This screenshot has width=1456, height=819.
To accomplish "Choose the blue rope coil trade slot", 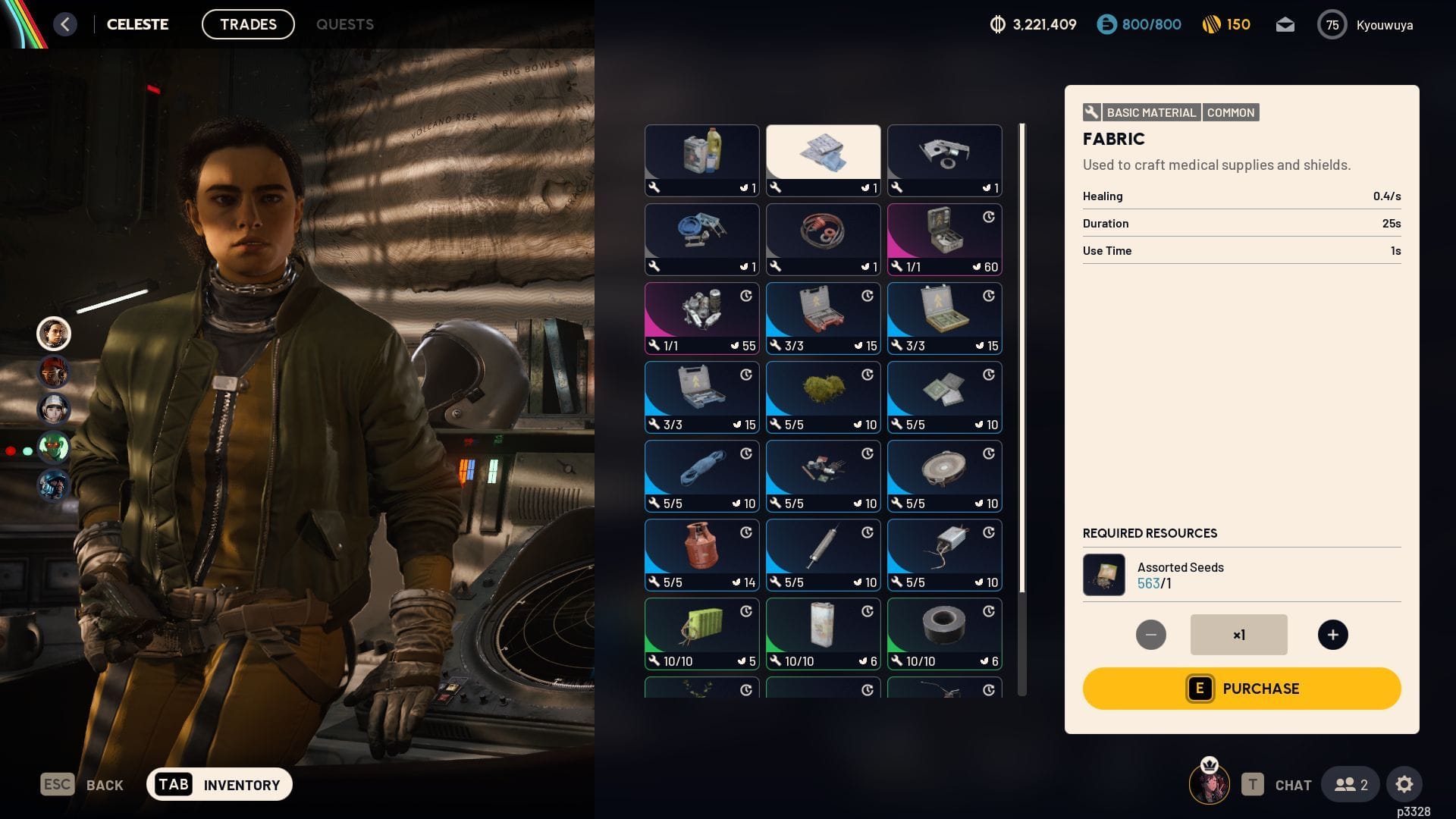I will point(701,475).
